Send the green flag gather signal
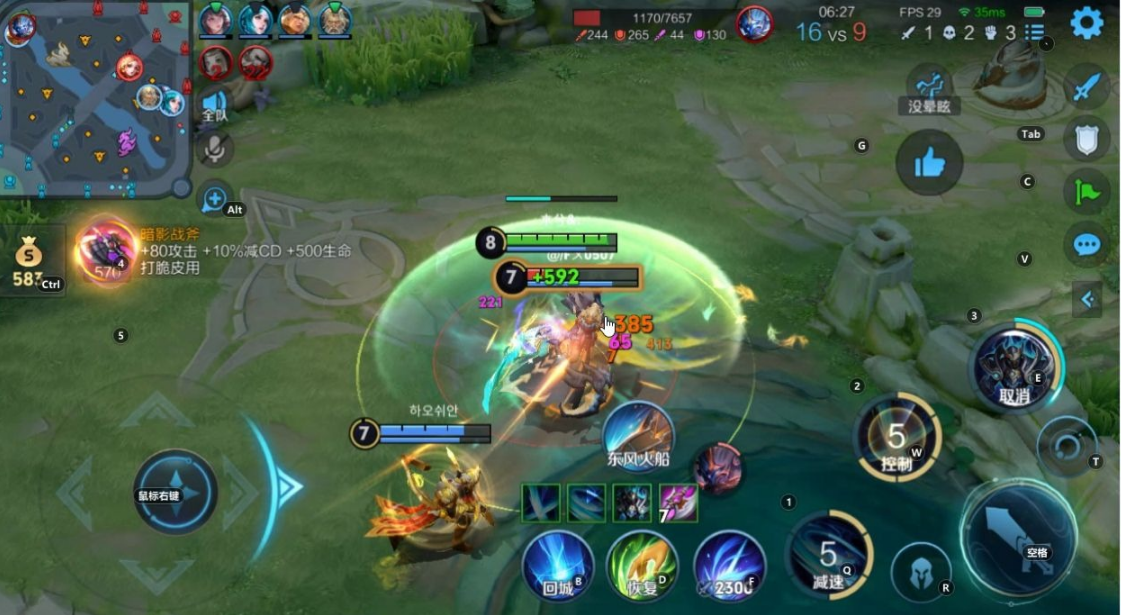1121x615 pixels. click(x=1086, y=191)
